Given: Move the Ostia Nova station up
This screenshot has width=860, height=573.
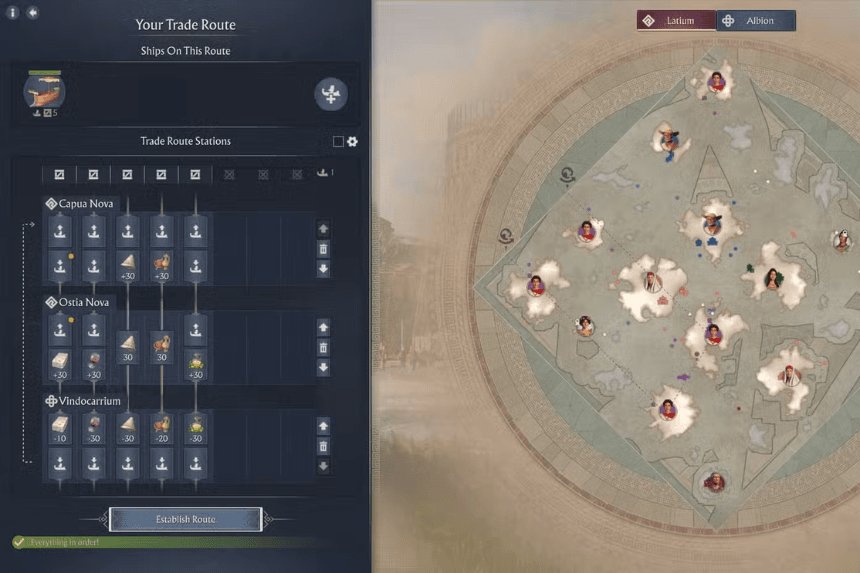Looking at the screenshot, I should [323, 328].
